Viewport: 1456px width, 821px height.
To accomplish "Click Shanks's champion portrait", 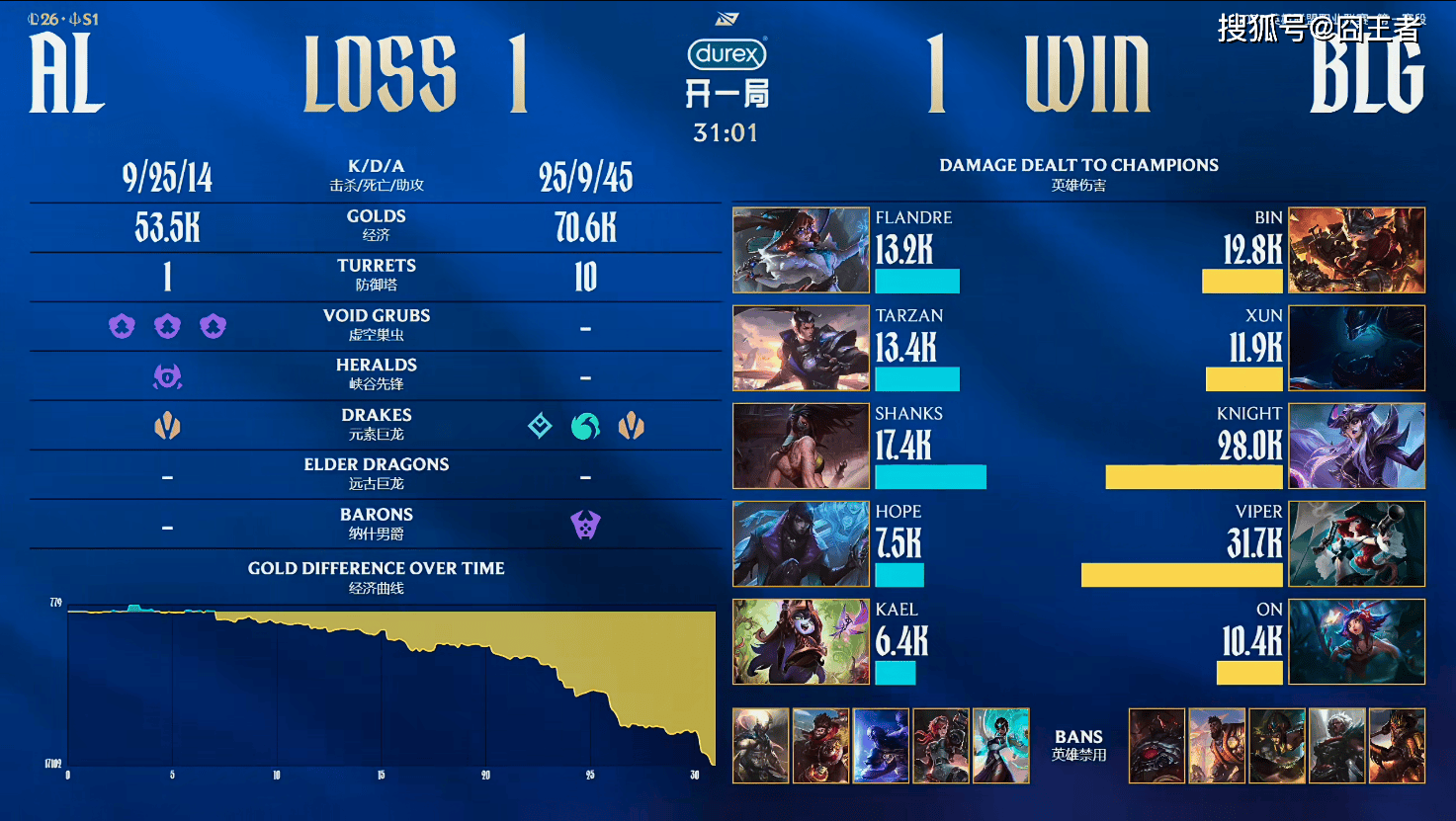I will point(801,446).
